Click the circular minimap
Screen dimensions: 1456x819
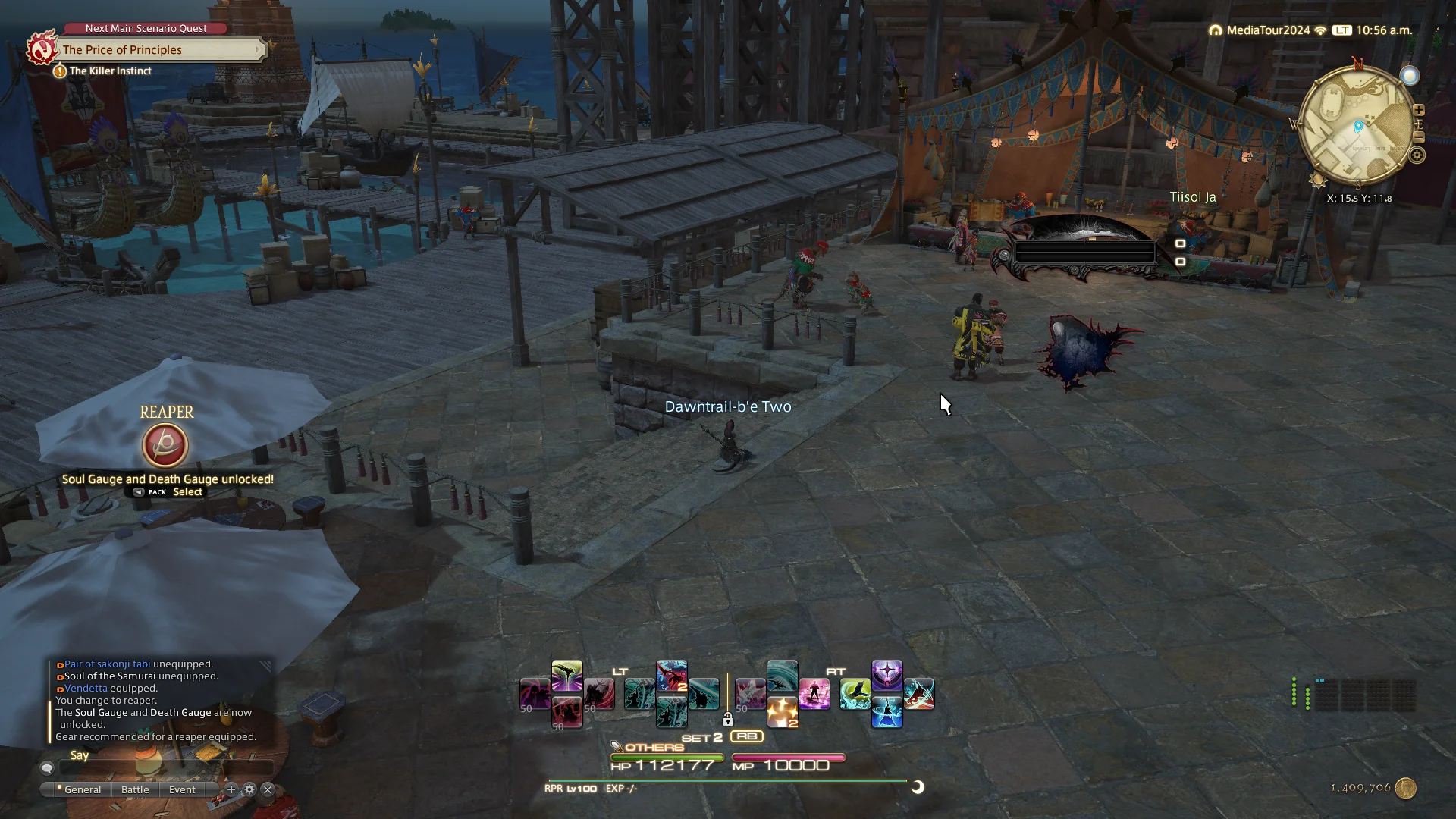pyautogui.click(x=1356, y=127)
